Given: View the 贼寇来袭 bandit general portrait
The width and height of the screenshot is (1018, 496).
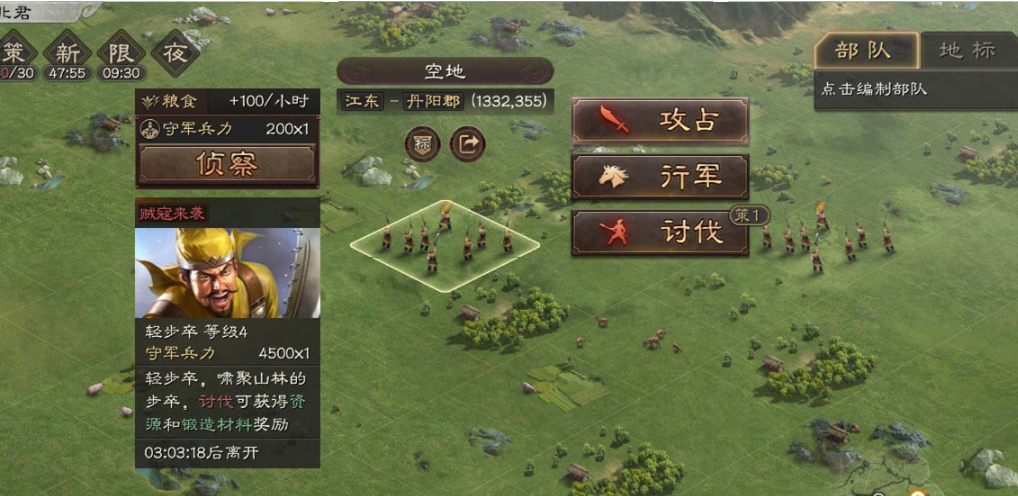Looking at the screenshot, I should 227,273.
